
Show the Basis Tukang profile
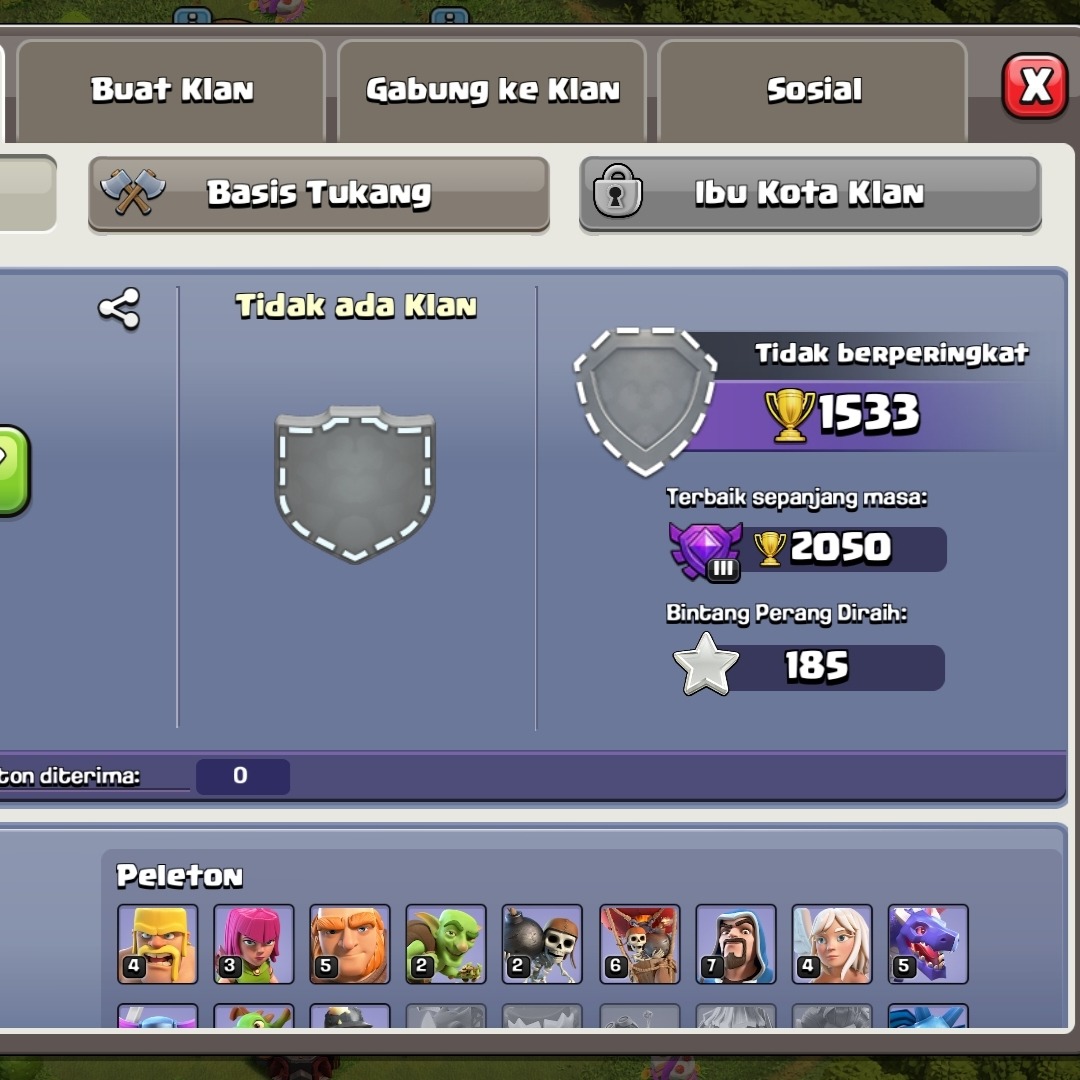pyautogui.click(x=318, y=193)
